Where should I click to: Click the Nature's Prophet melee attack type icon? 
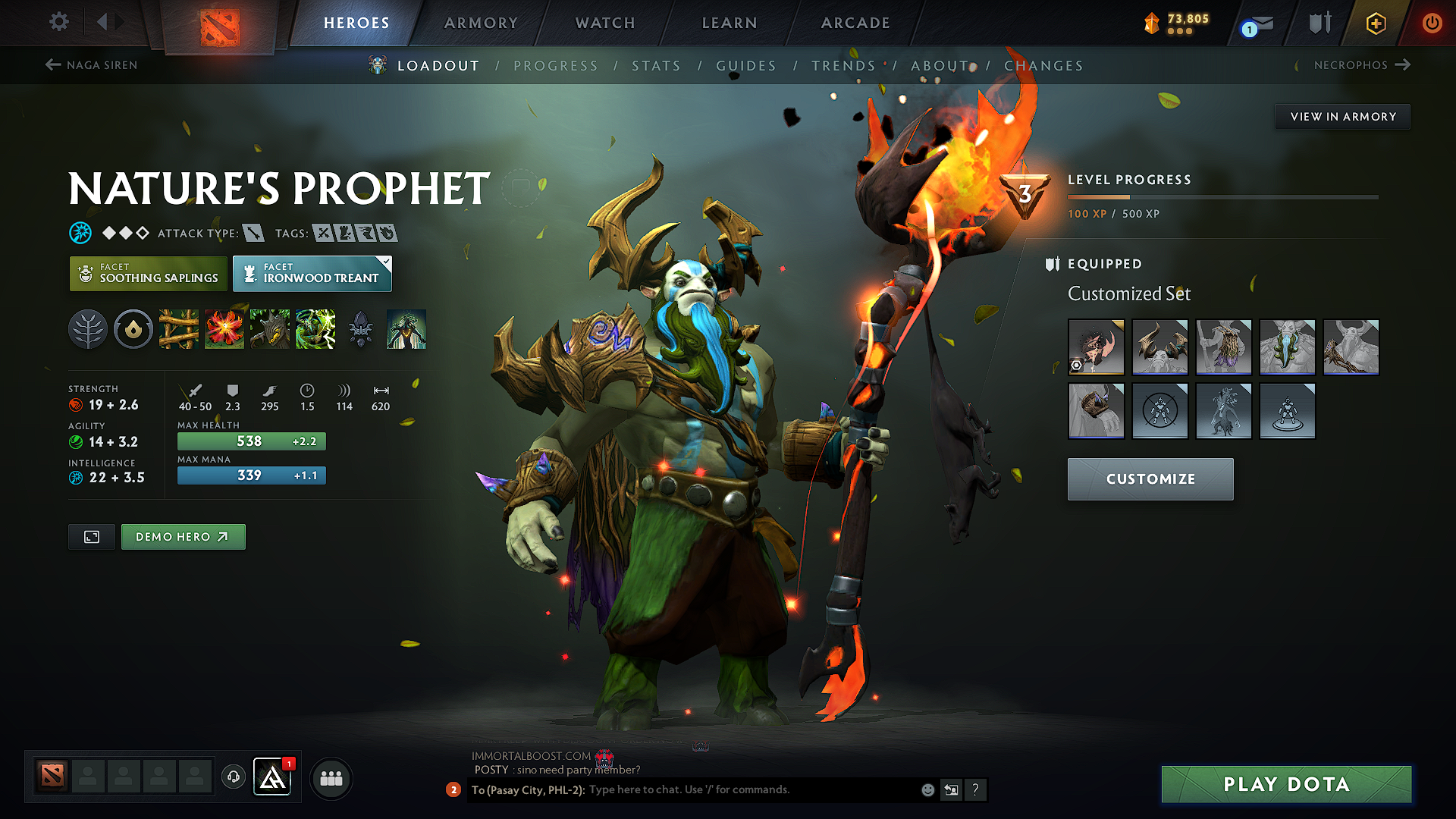click(x=253, y=233)
